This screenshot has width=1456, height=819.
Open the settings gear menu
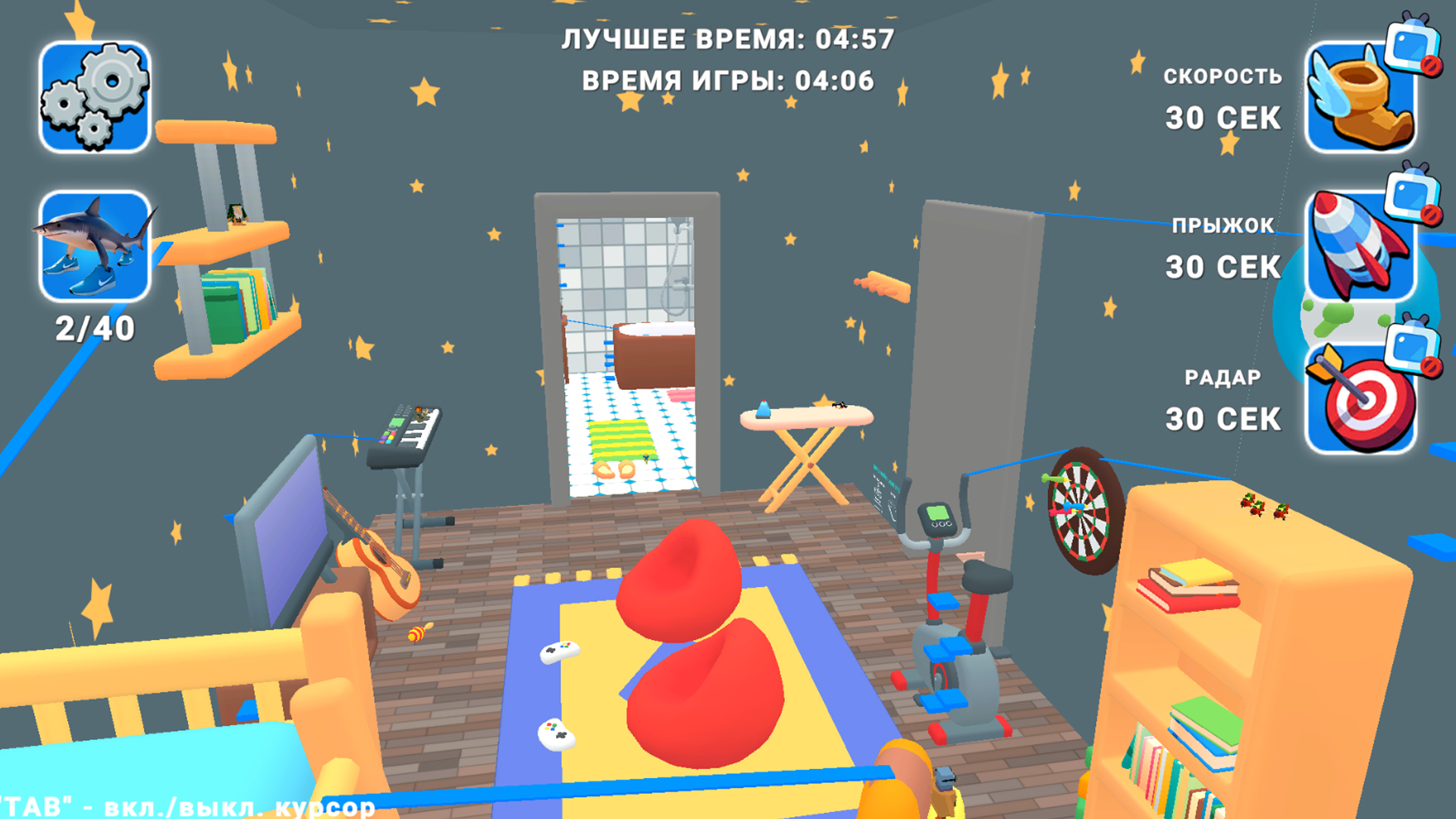tap(95, 95)
